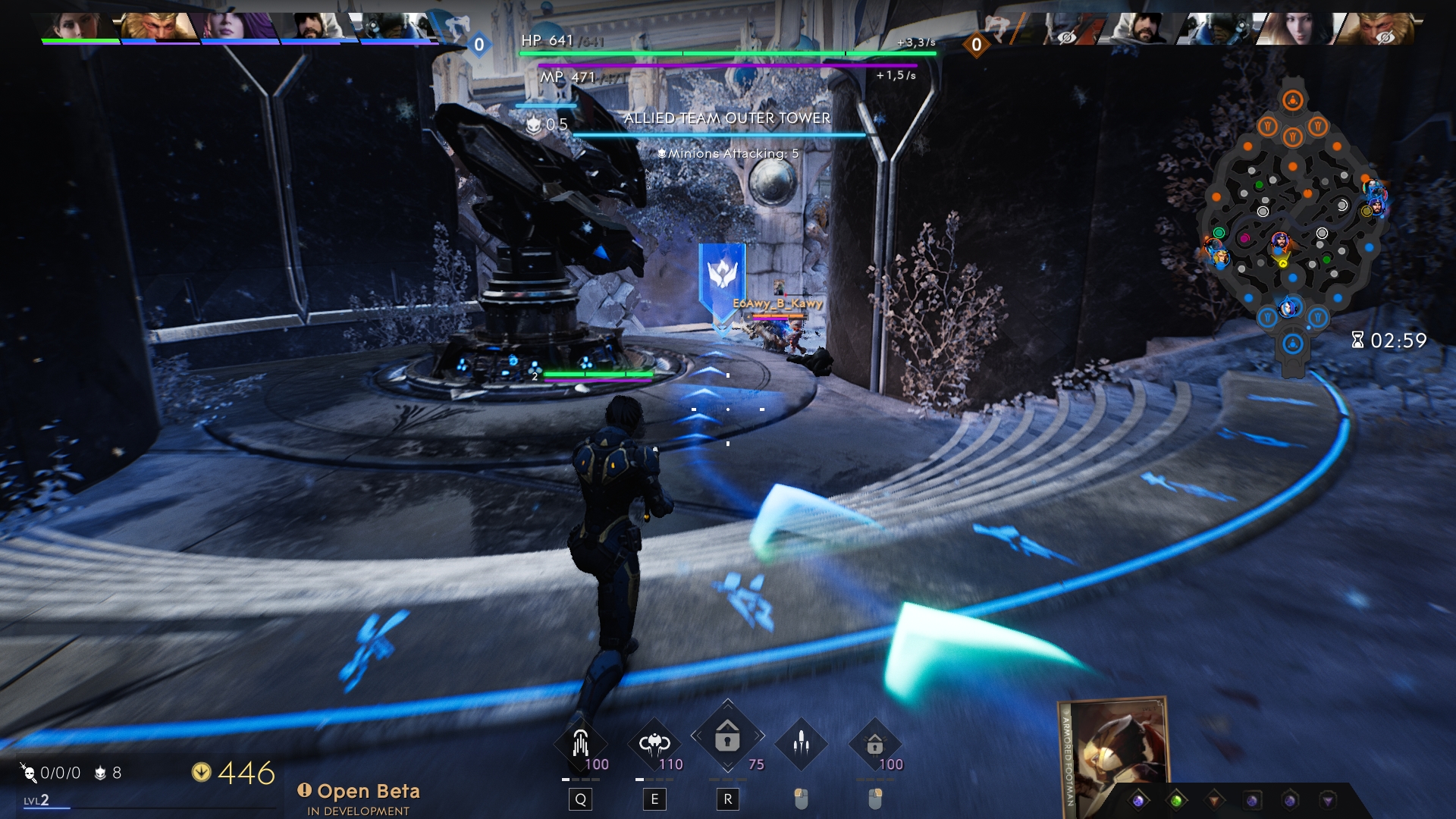Select the green gem slot

[1176, 801]
